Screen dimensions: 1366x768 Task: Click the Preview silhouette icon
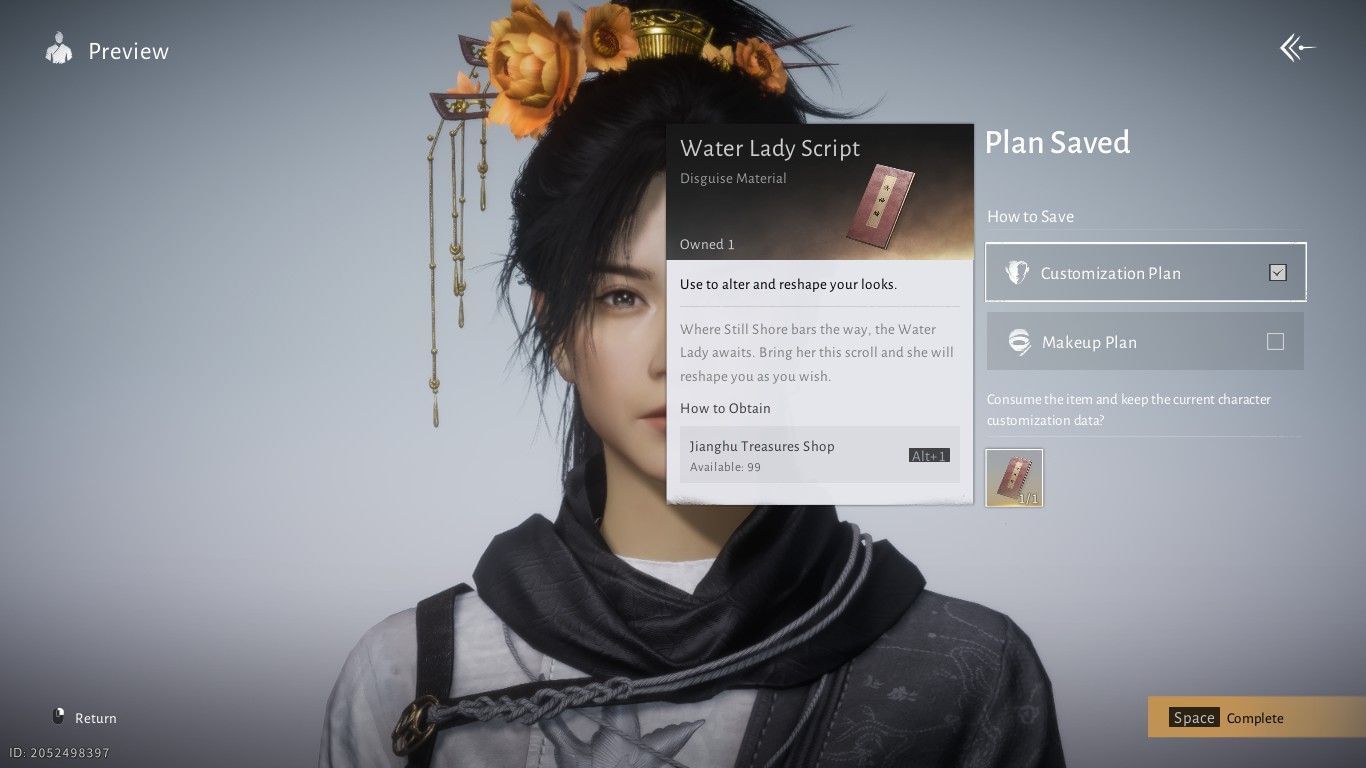coord(57,49)
